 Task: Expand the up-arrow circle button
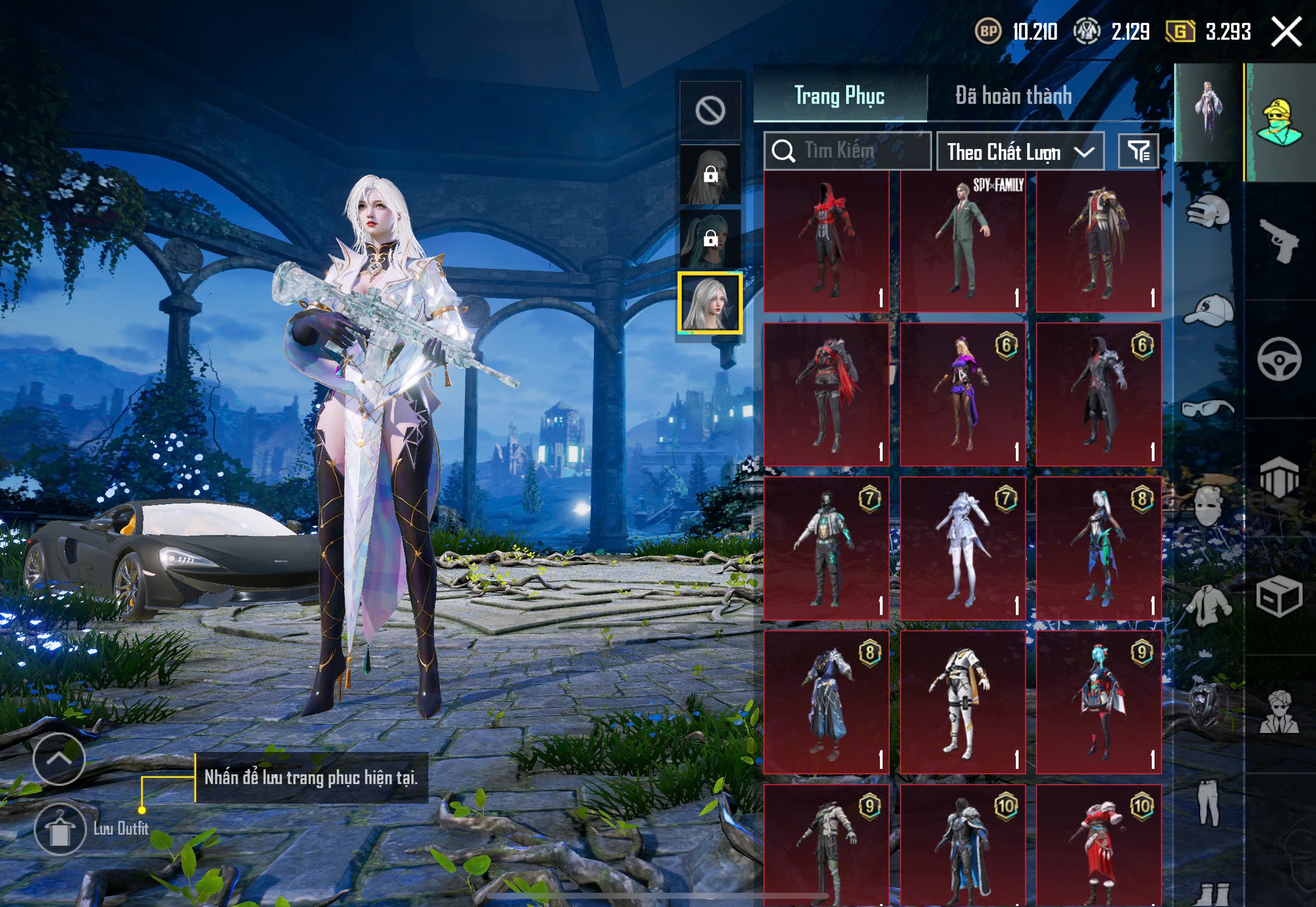tap(59, 759)
